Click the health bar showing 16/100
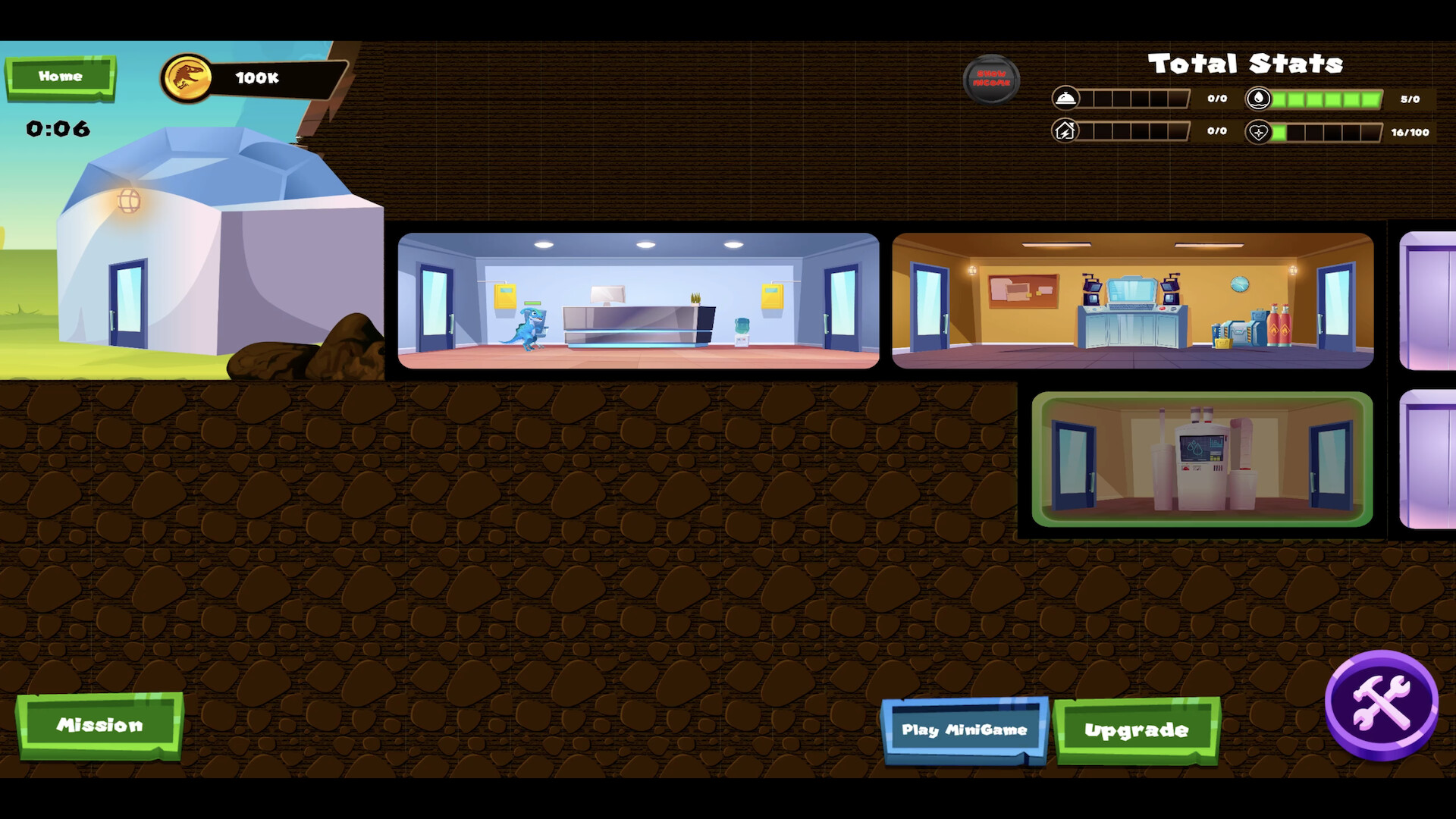The image size is (1456, 819). click(x=1327, y=130)
